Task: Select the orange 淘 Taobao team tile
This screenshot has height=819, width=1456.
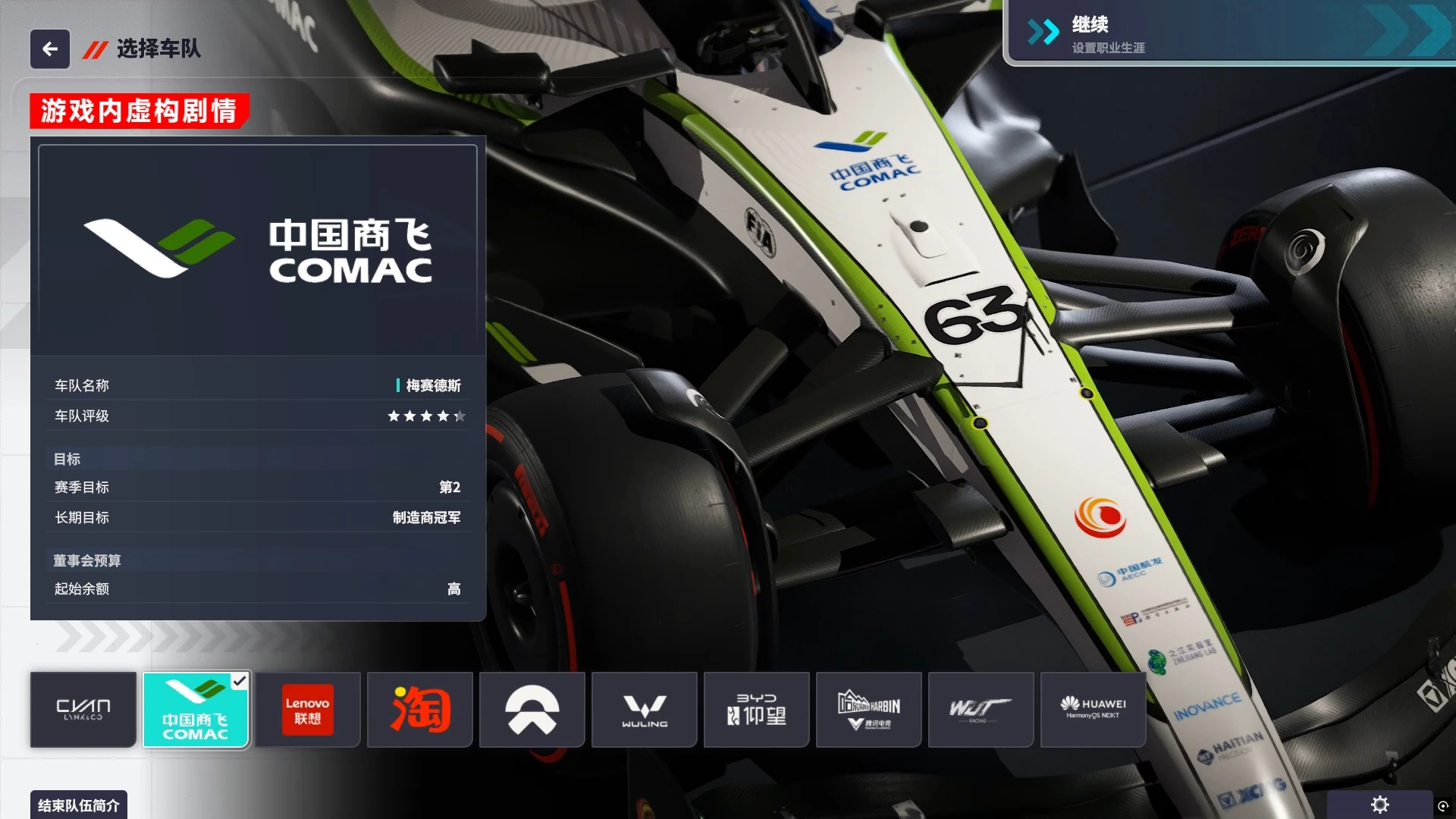Action: [420, 710]
